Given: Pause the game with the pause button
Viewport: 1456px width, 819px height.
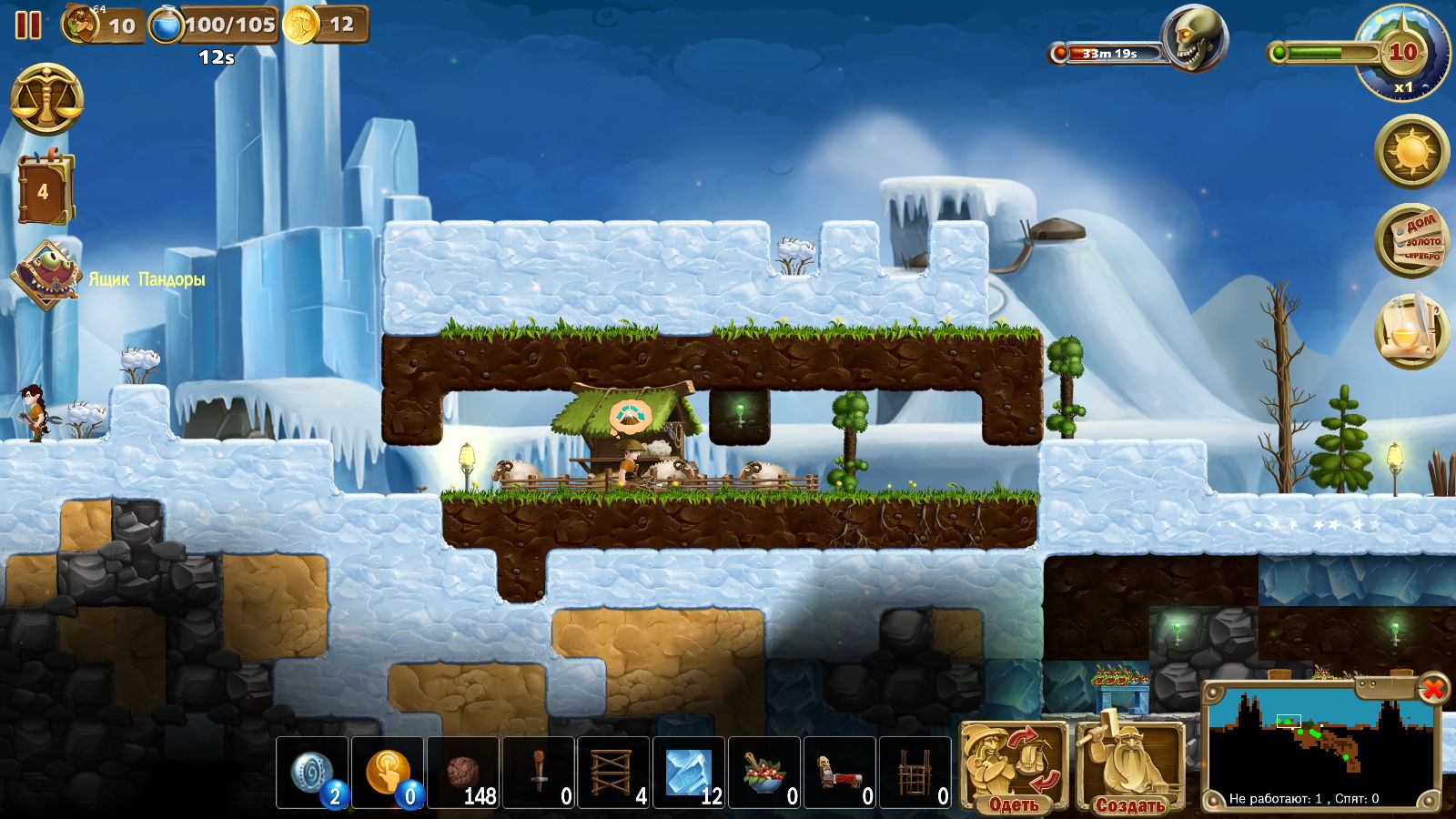Looking at the screenshot, I should pyautogui.click(x=28, y=25).
